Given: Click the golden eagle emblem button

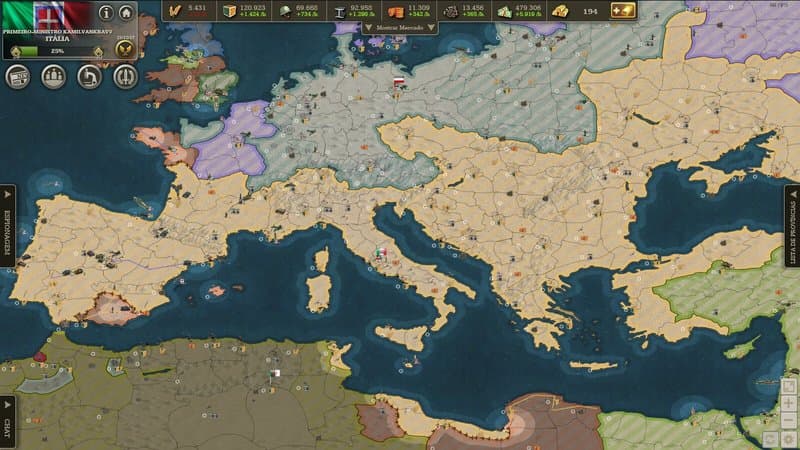Looking at the screenshot, I should [x=125, y=51].
